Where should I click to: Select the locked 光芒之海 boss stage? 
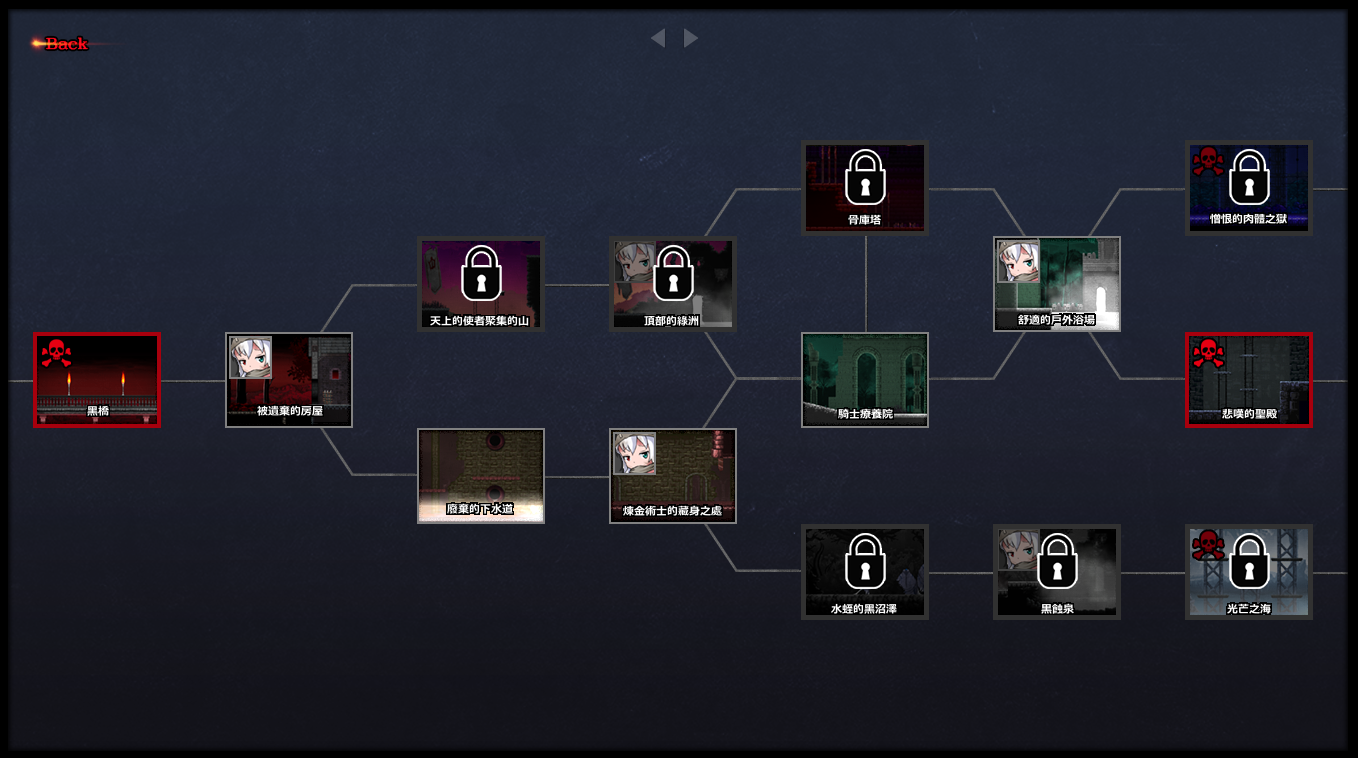tap(1249, 572)
